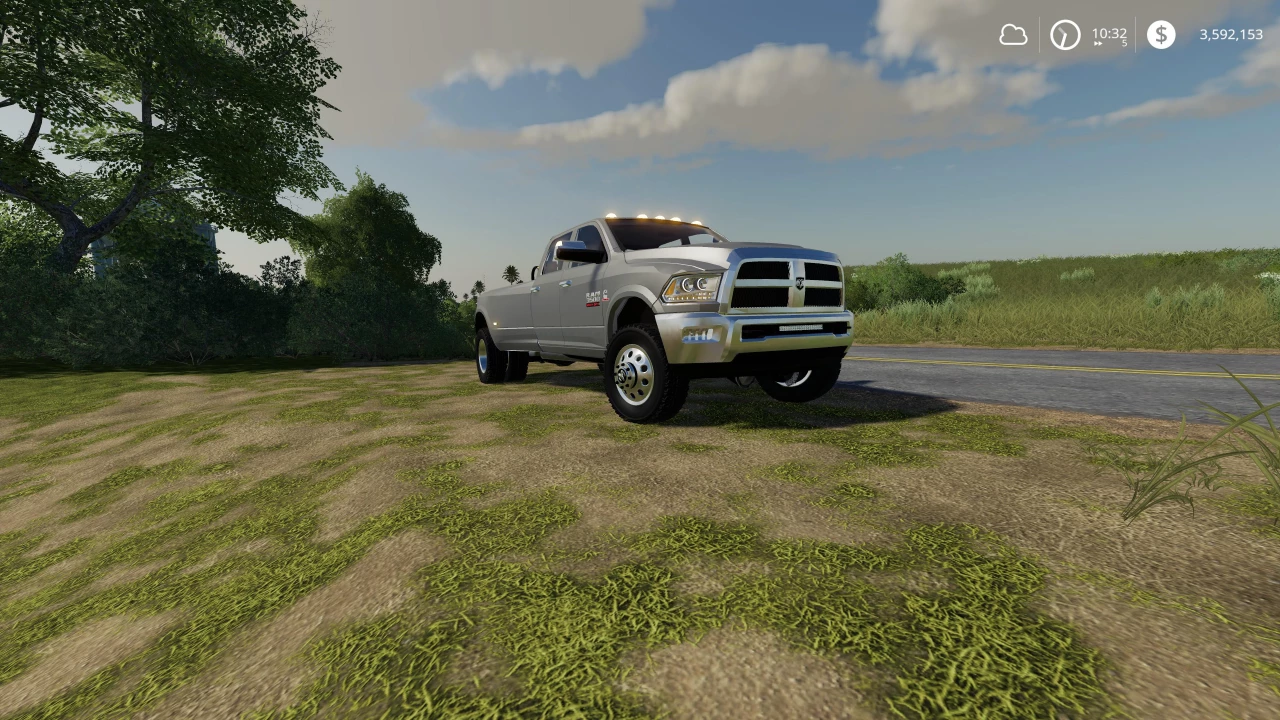Click the divider between weather and clock
Screen dimensions: 1280x720
(x=1040, y=35)
